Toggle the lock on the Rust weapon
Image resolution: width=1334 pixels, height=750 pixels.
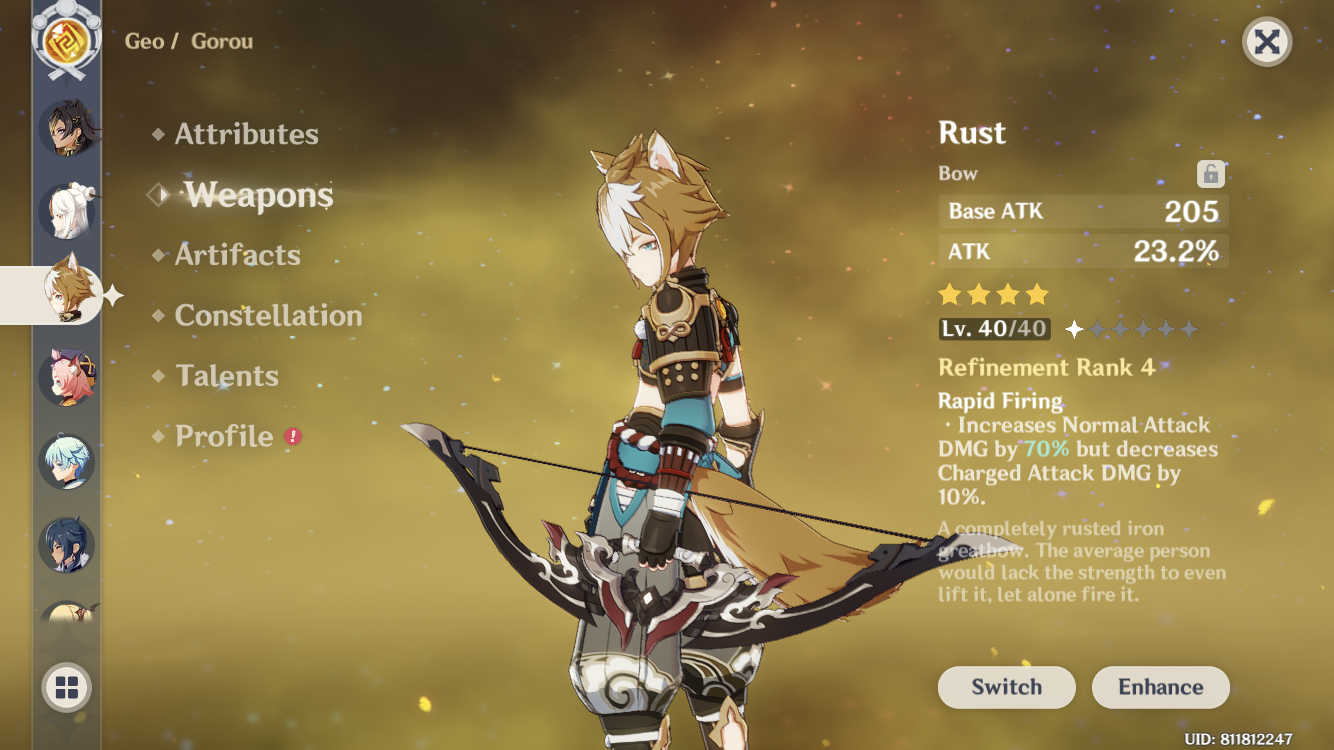click(1213, 172)
